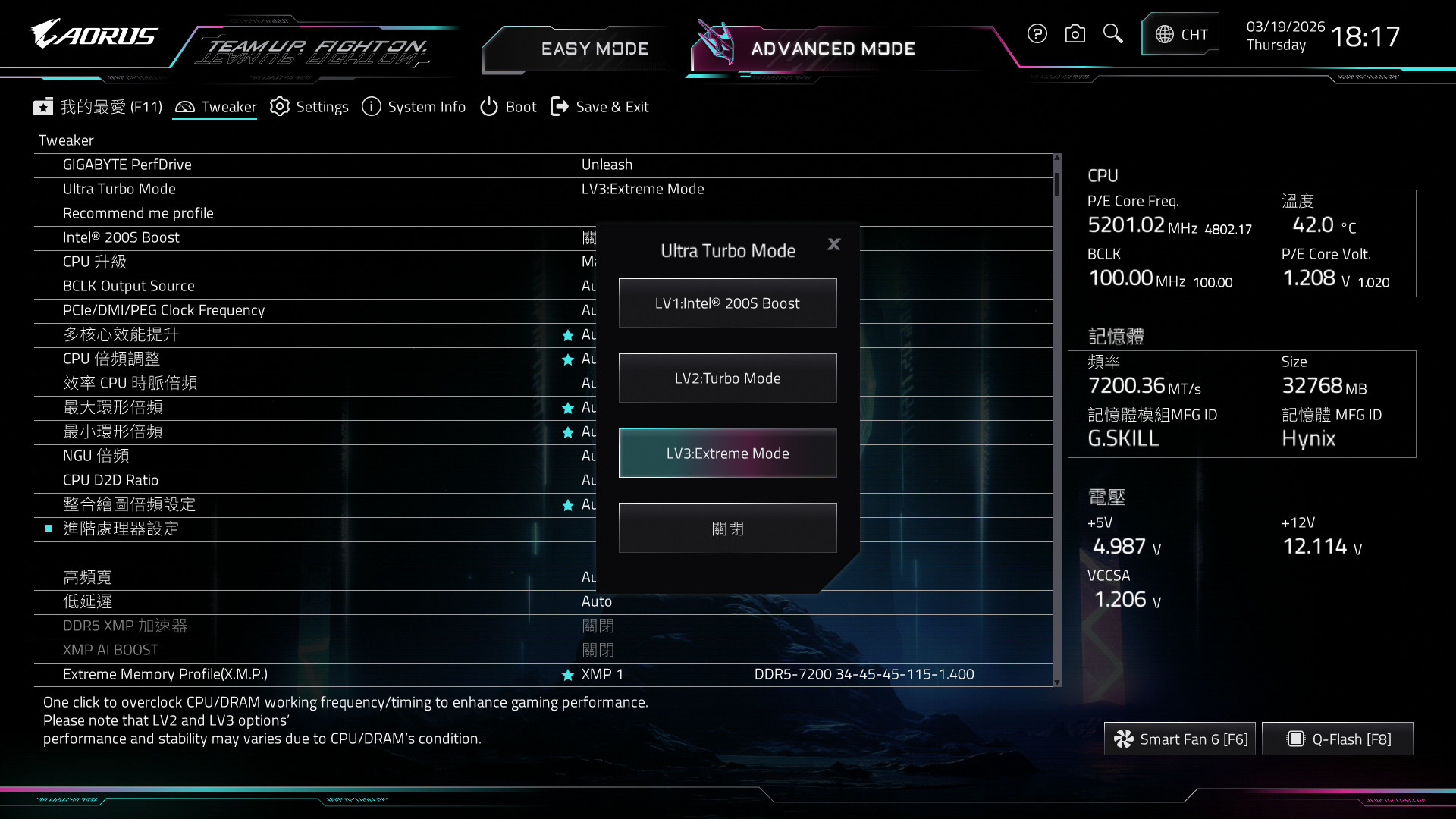1456x819 pixels.
Task: Close the Ultra Turbo Mode popup
Action: click(834, 244)
